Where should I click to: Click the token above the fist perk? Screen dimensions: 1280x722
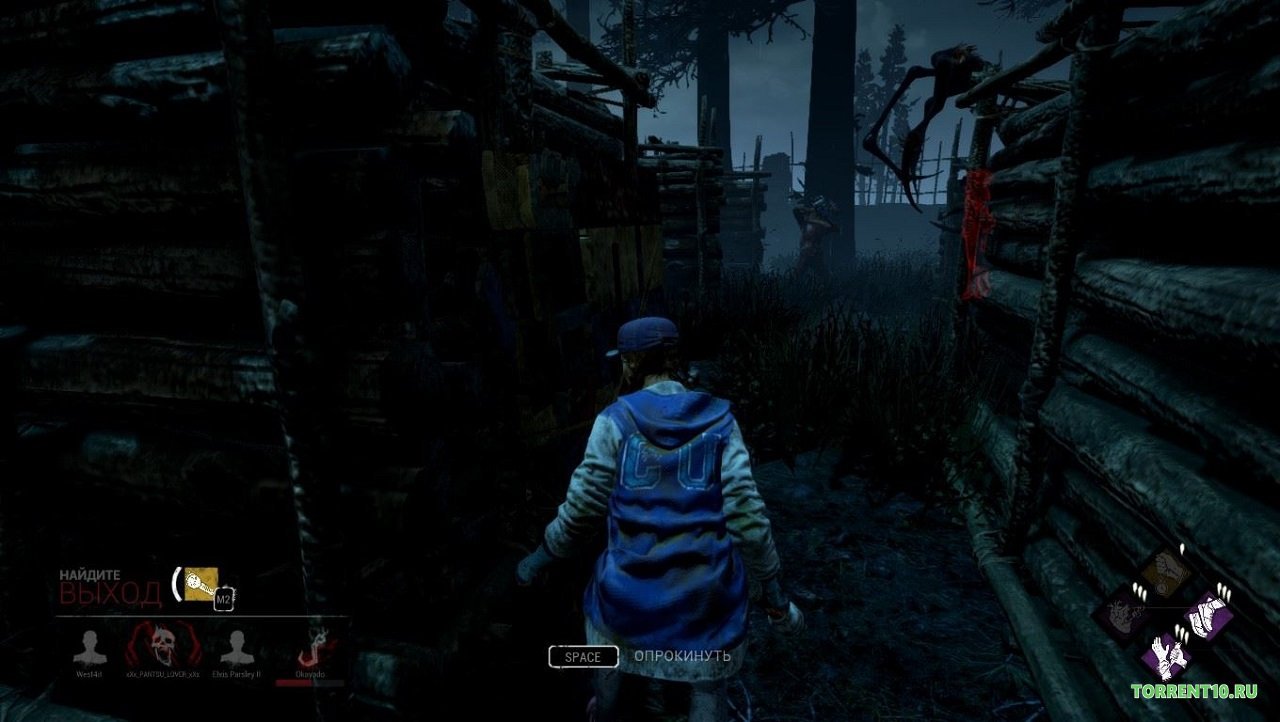pyautogui.click(x=1181, y=549)
